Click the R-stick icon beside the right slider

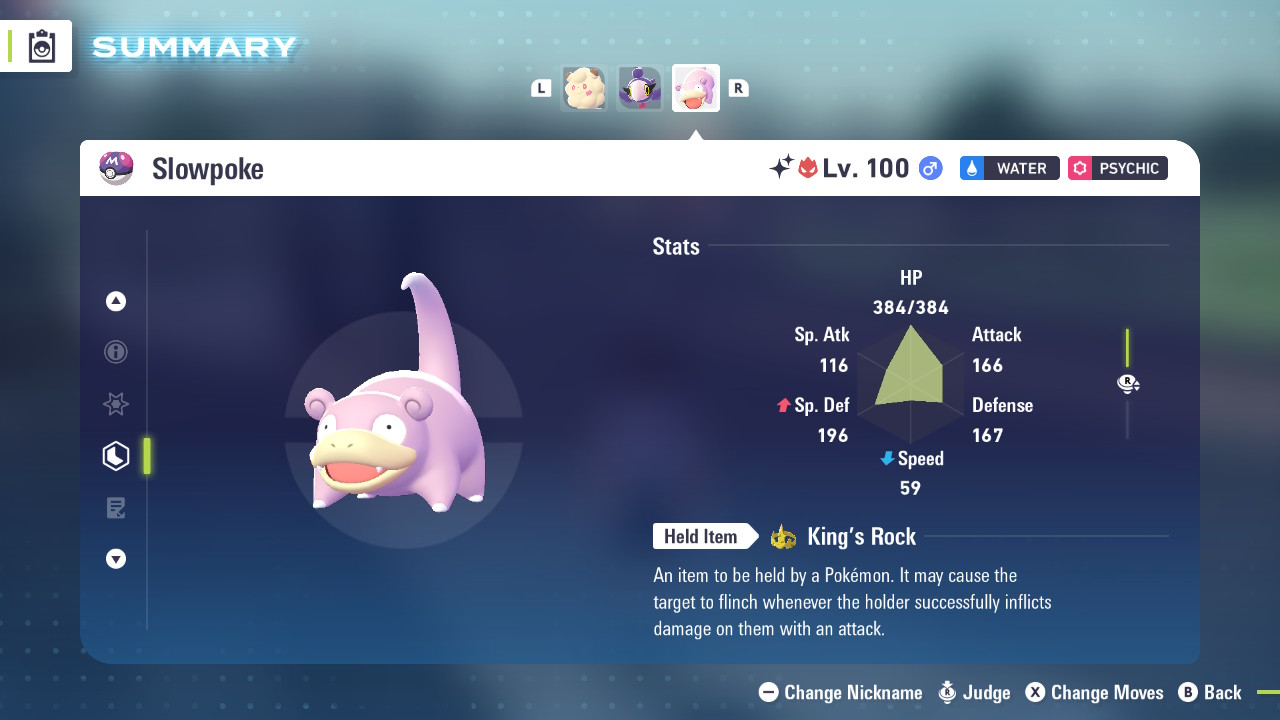click(x=1128, y=383)
